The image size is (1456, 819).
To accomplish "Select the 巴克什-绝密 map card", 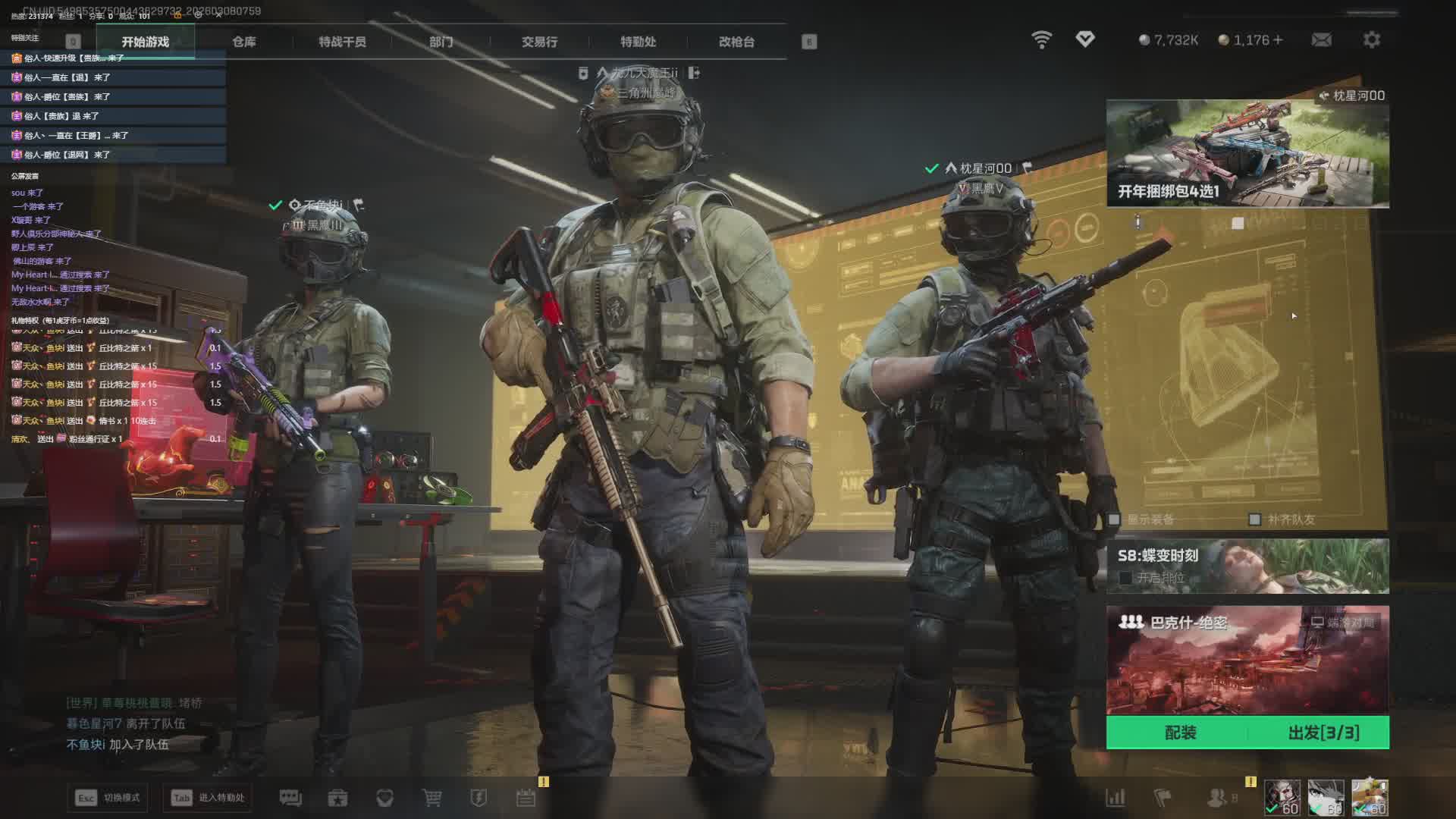I will click(x=1247, y=660).
